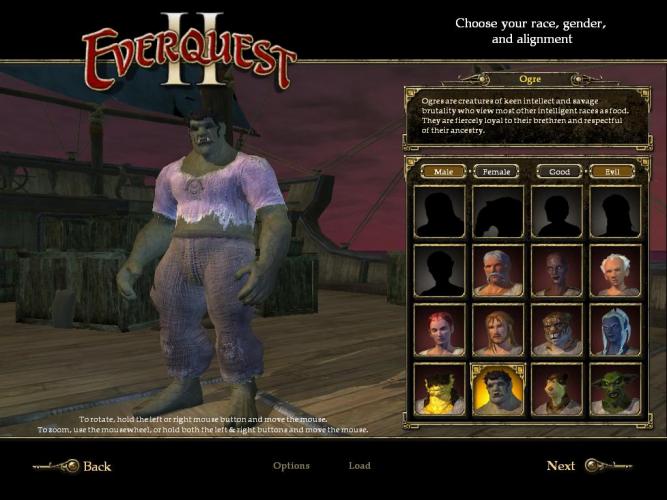Switch gender to Female
This screenshot has height=500, width=667.
coord(496,171)
